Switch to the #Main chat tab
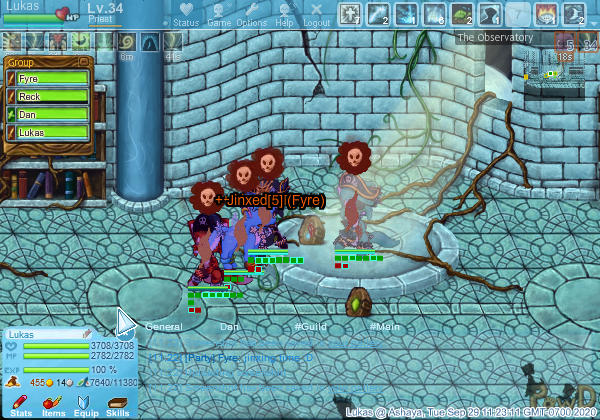600x420 pixels. 385,327
